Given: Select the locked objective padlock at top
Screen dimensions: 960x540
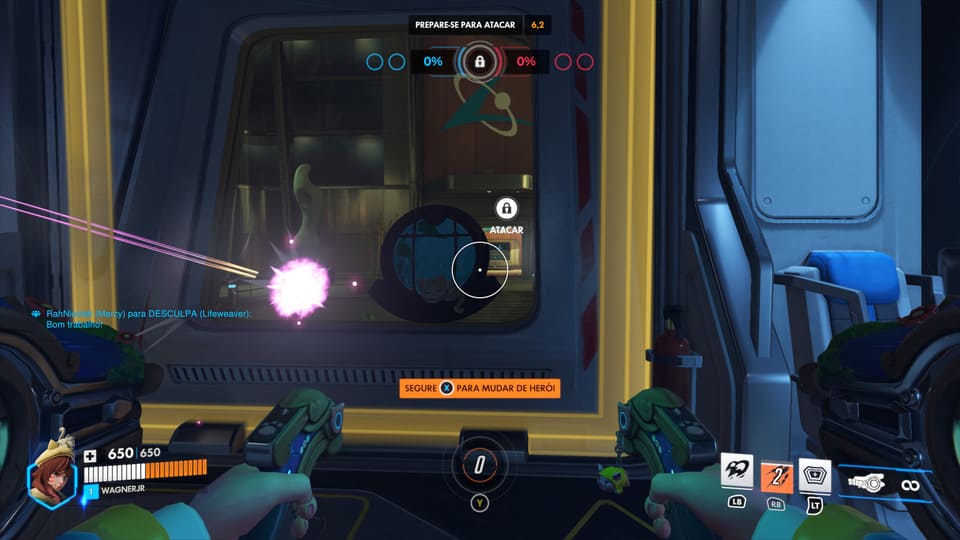Looking at the screenshot, I should pyautogui.click(x=480, y=62).
